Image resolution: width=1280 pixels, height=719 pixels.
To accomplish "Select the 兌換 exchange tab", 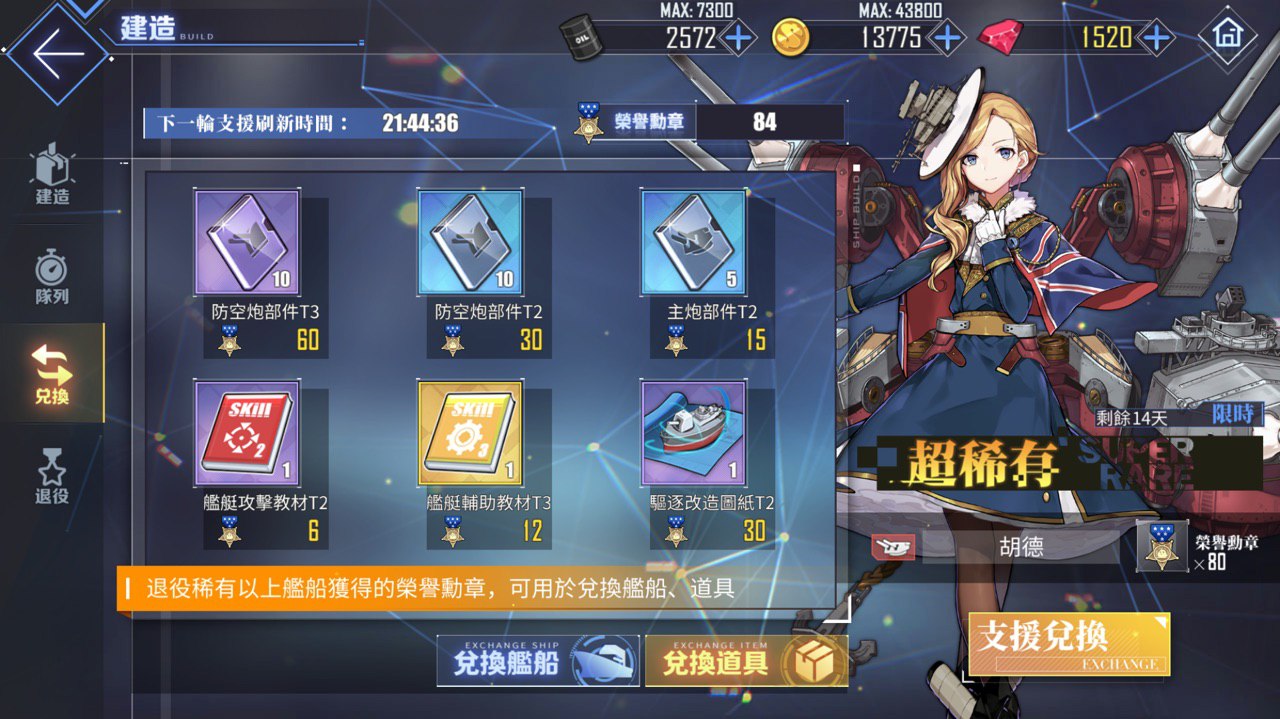I will [52, 374].
